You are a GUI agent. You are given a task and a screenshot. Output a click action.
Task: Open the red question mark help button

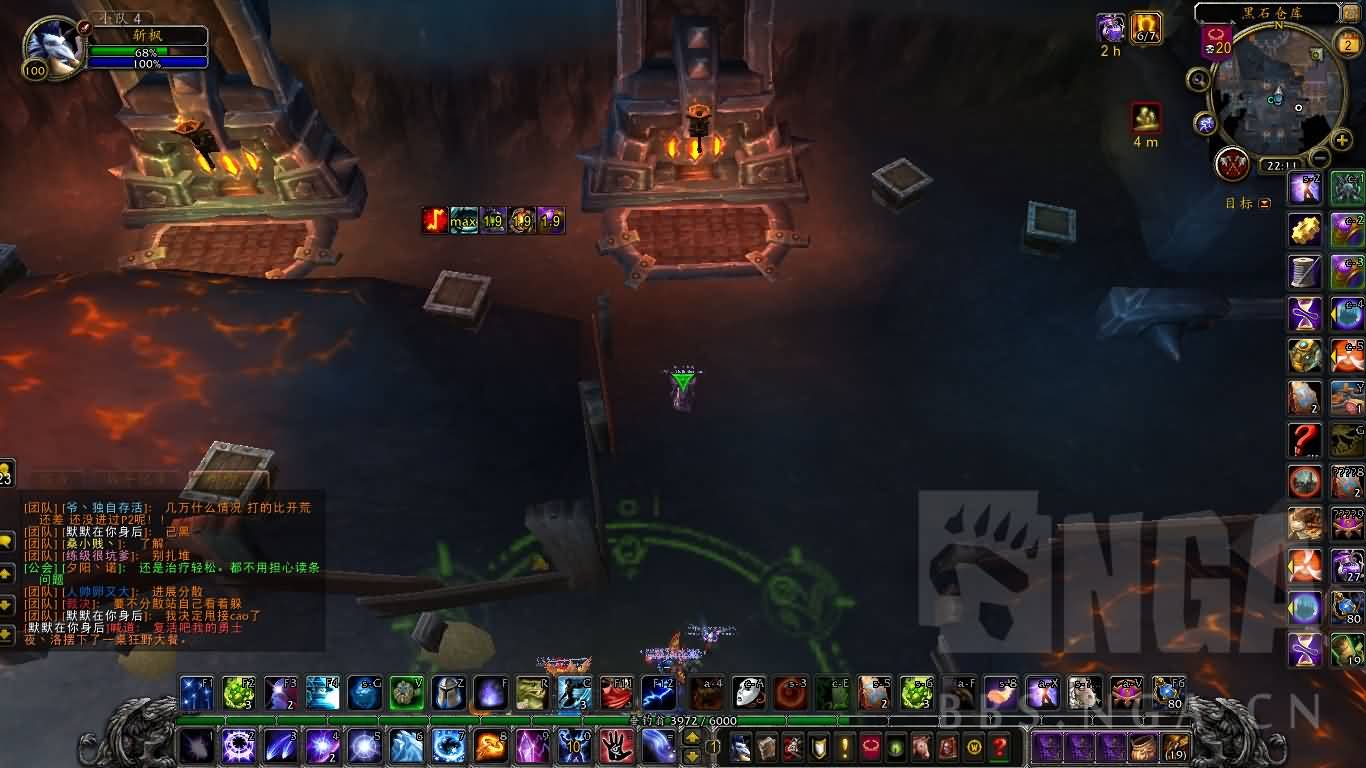coord(999,746)
